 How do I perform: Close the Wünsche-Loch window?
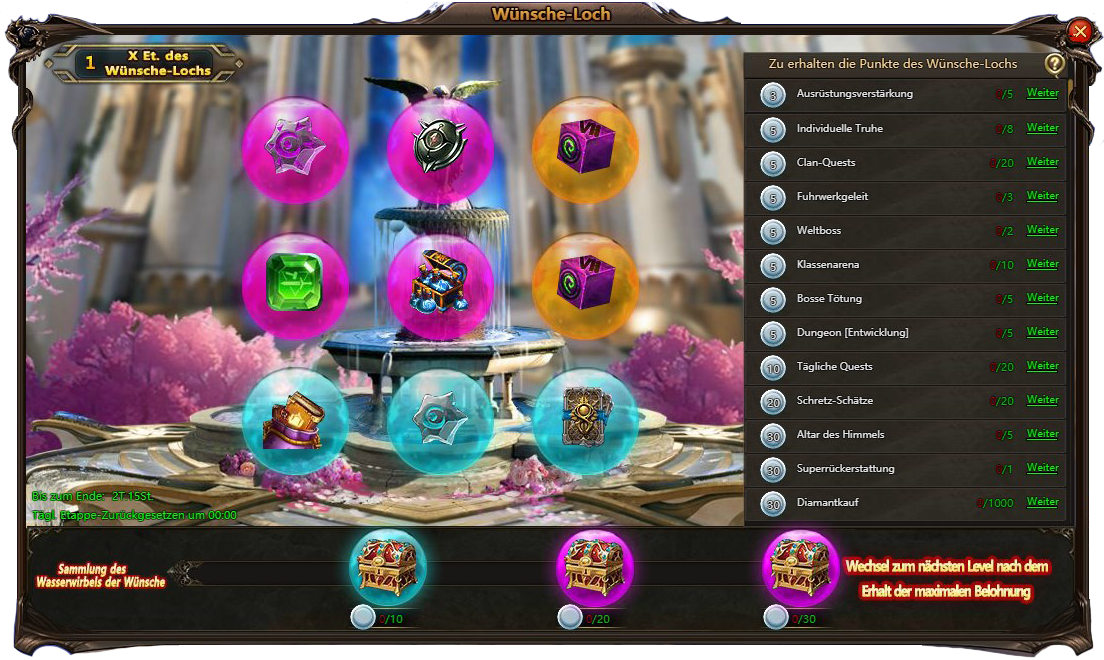(1080, 32)
